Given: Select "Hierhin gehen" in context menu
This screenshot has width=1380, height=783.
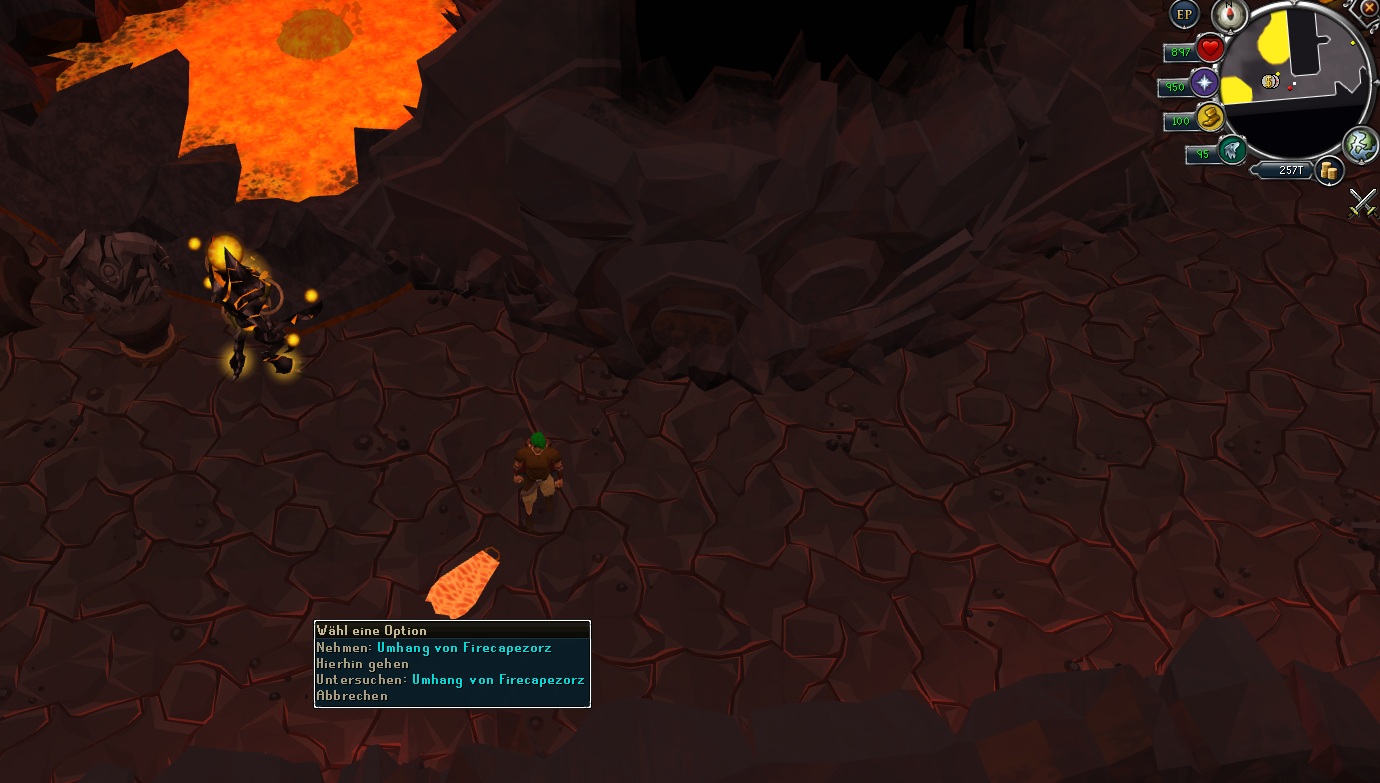Looking at the screenshot, I should click(363, 663).
